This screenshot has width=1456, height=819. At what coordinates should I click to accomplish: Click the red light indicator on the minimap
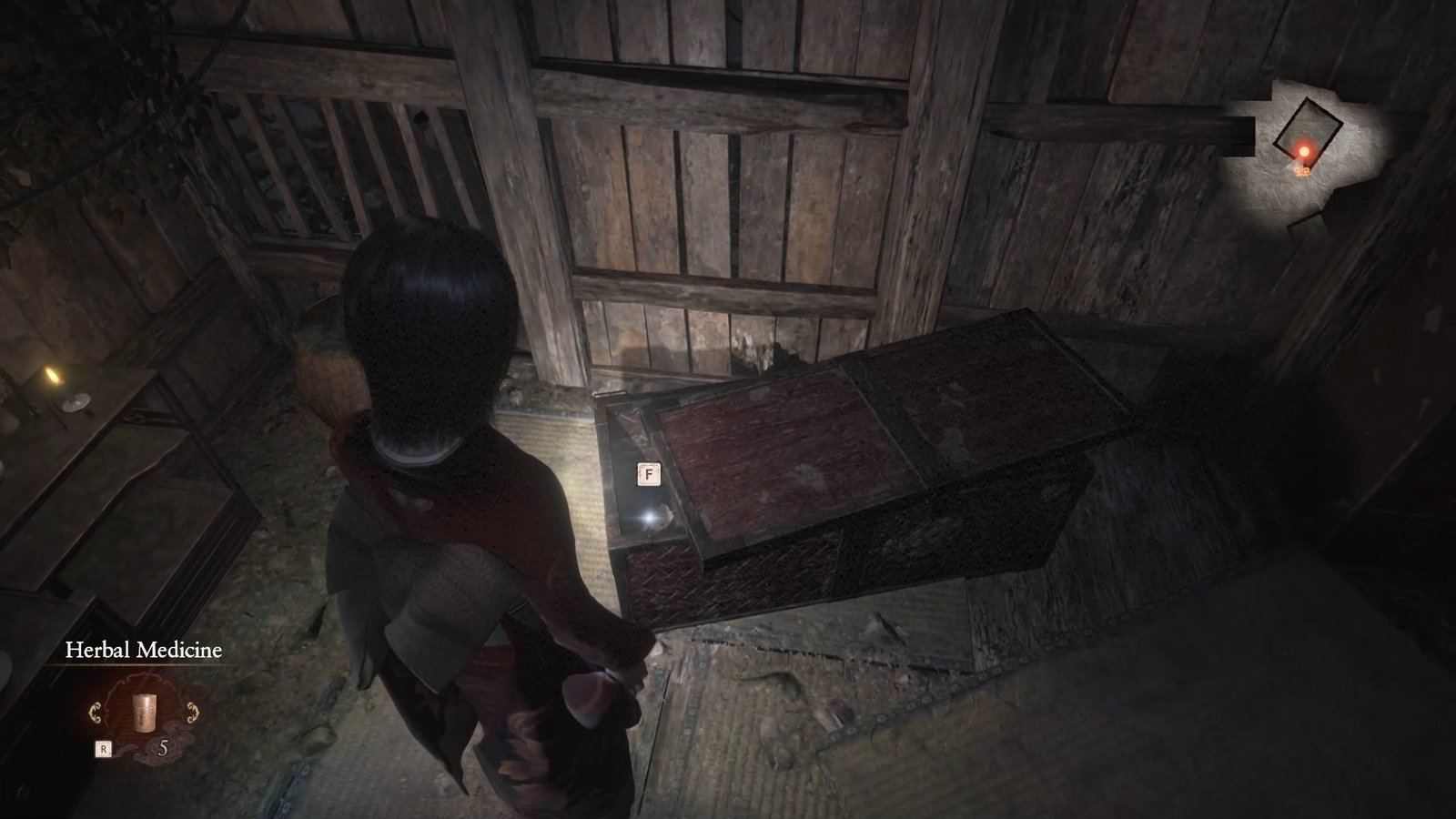[x=1305, y=151]
